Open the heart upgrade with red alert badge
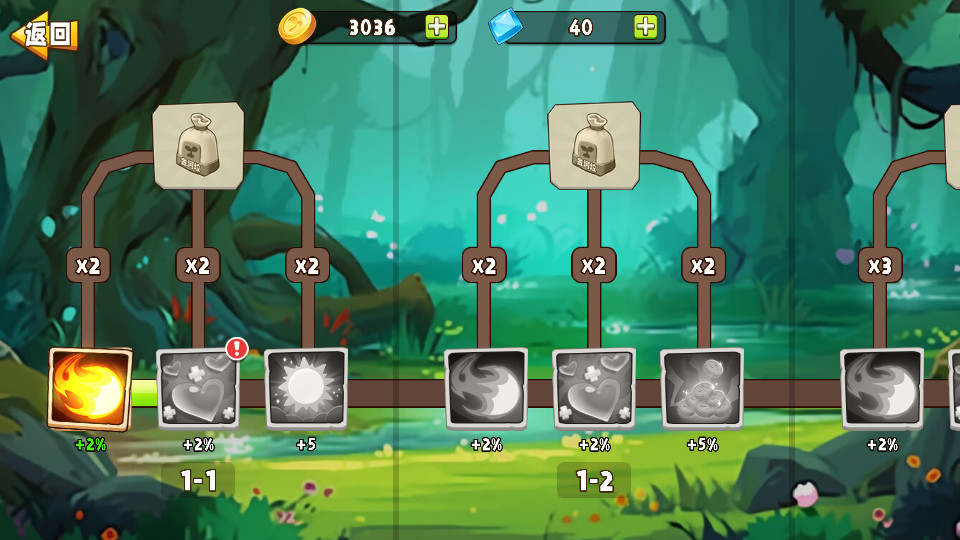The image size is (960, 540). [198, 389]
